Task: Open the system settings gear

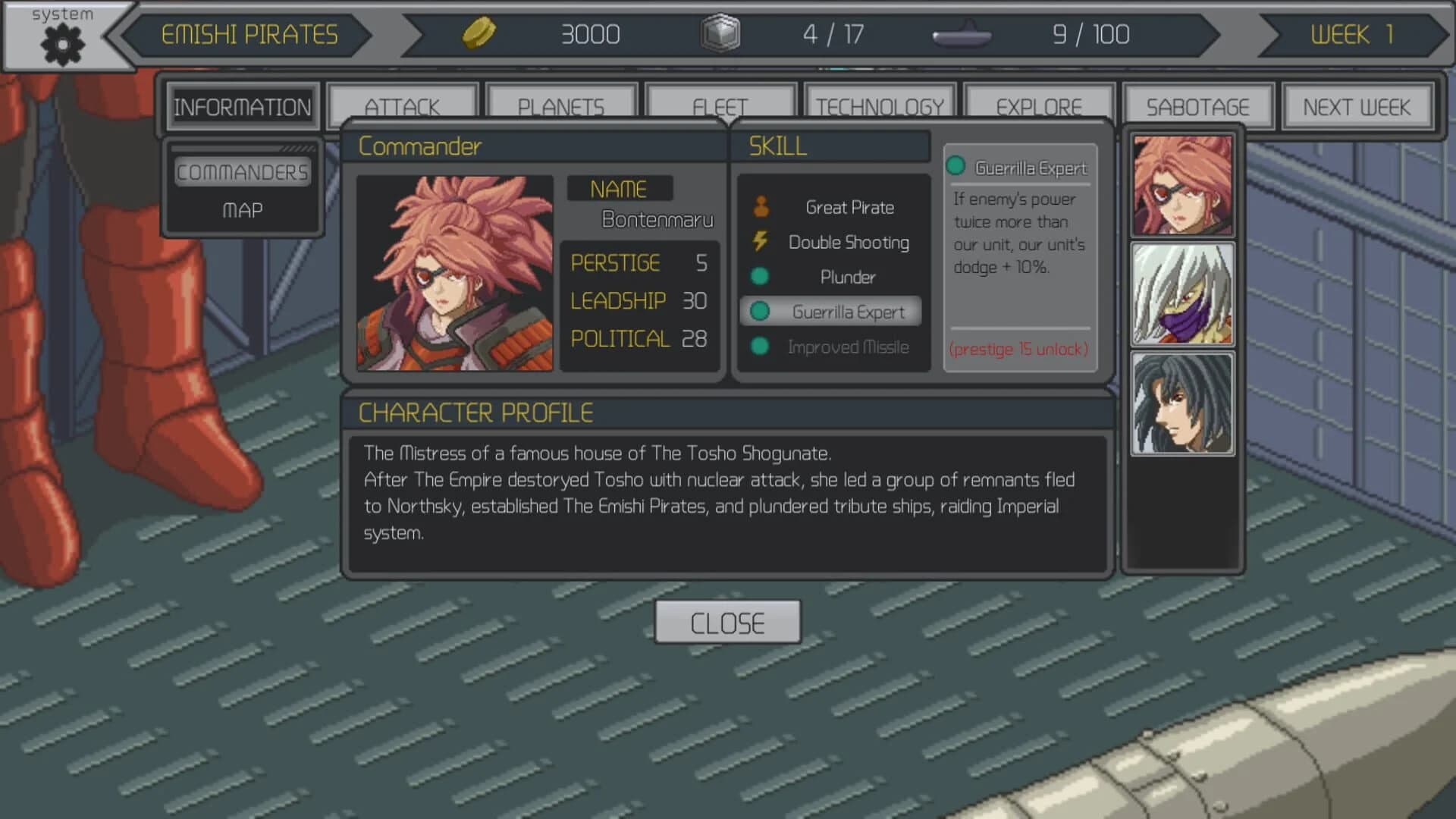Action: (x=61, y=44)
